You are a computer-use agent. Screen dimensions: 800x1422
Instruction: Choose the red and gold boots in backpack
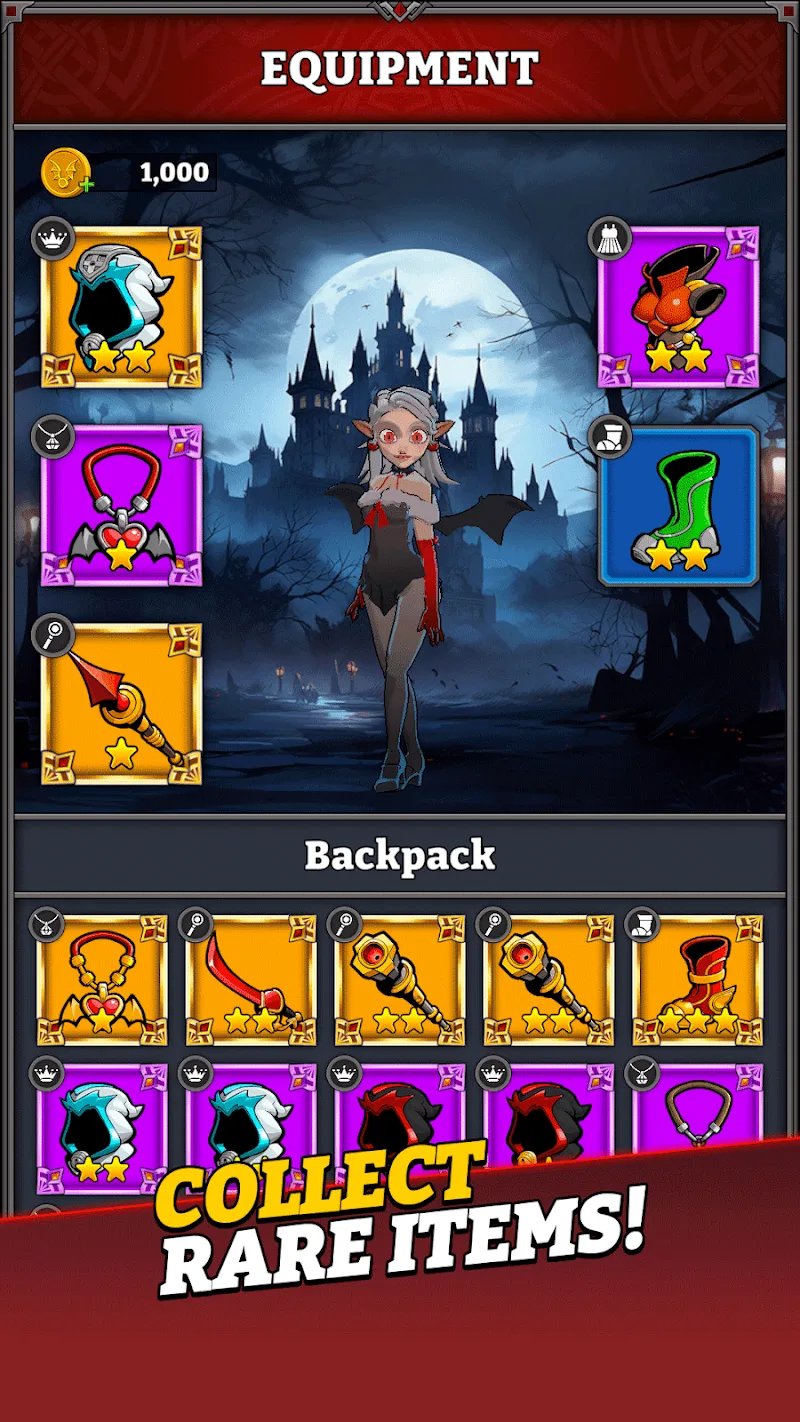click(698, 980)
